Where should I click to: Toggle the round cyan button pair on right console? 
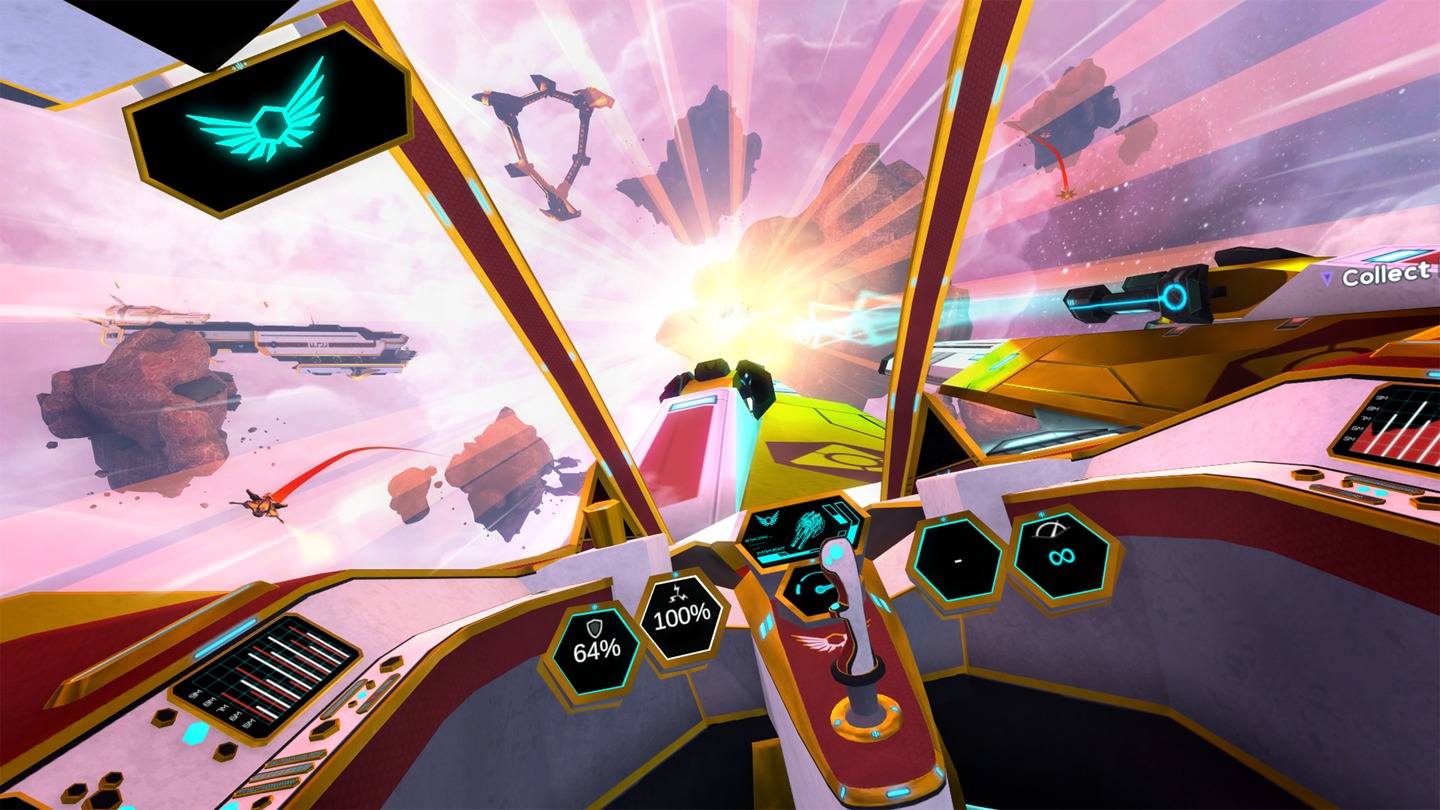(x=1372, y=491)
